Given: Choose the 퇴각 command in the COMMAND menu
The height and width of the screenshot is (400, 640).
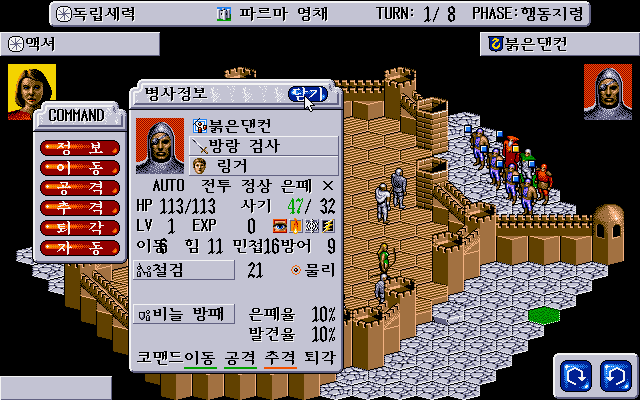Looking at the screenshot, I should click(x=80, y=227).
